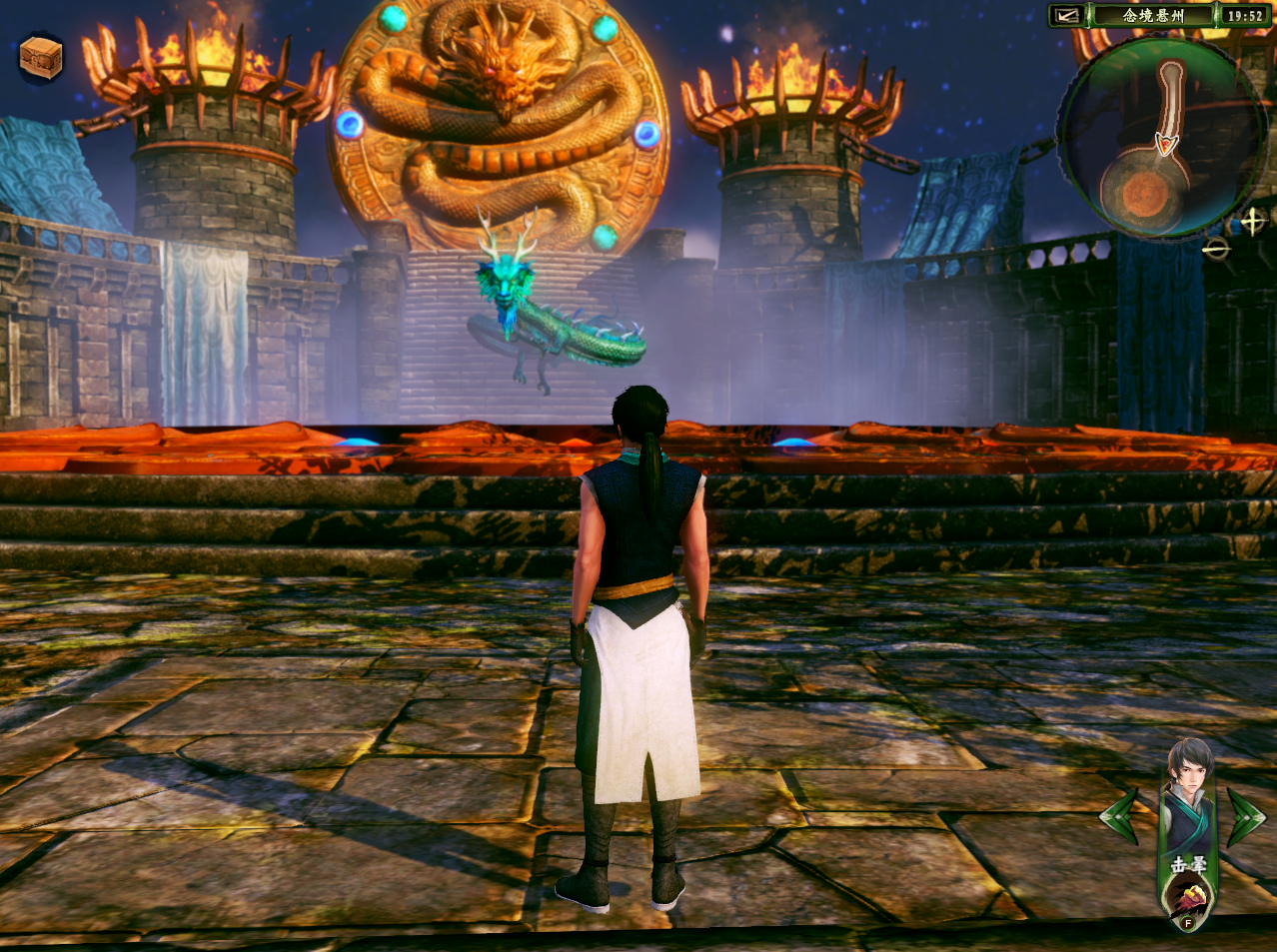1277x952 pixels.
Task: Click the 念境悬州 location name bar
Action: click(x=1151, y=16)
